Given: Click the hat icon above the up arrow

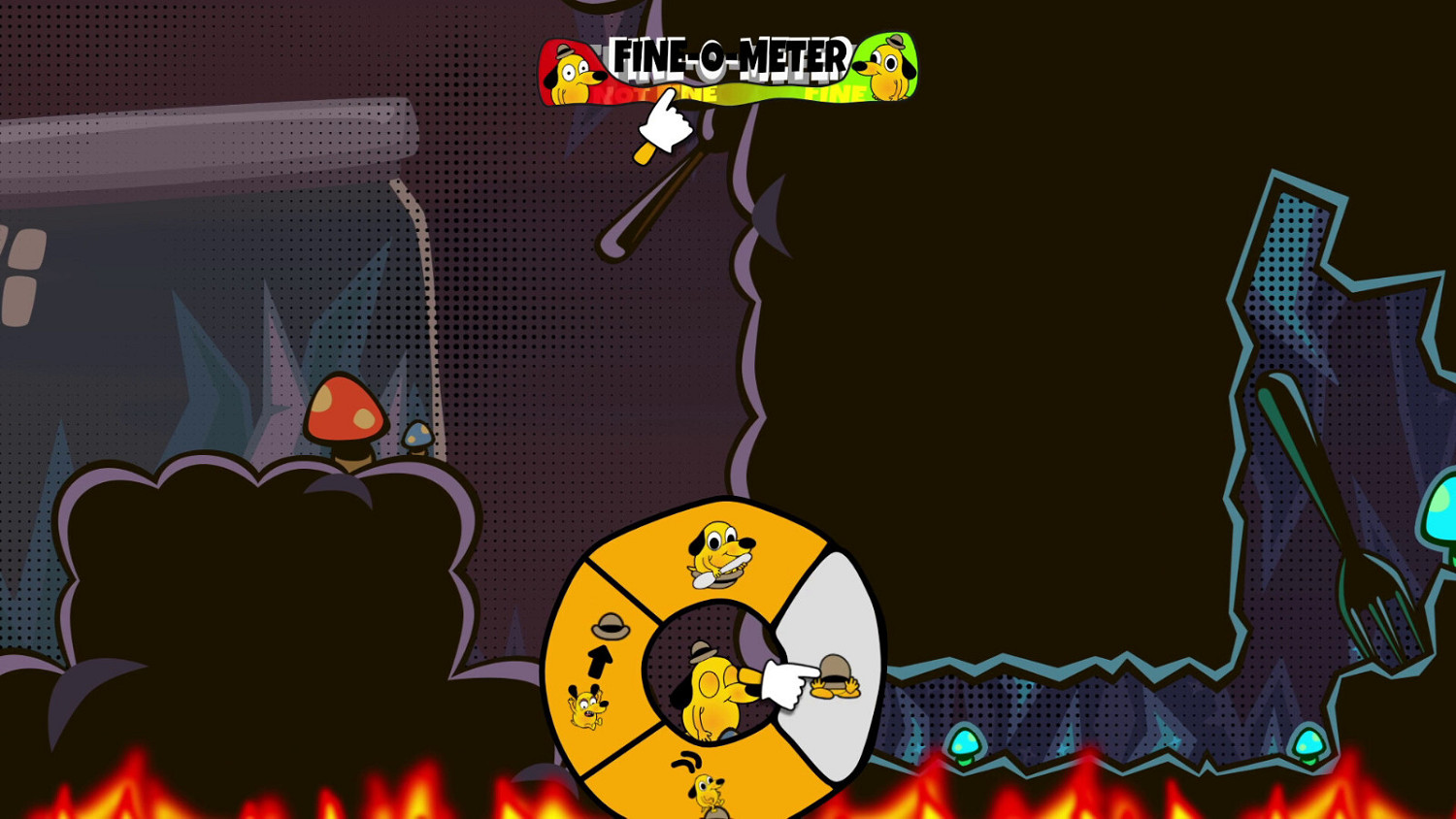Looking at the screenshot, I should point(610,626).
